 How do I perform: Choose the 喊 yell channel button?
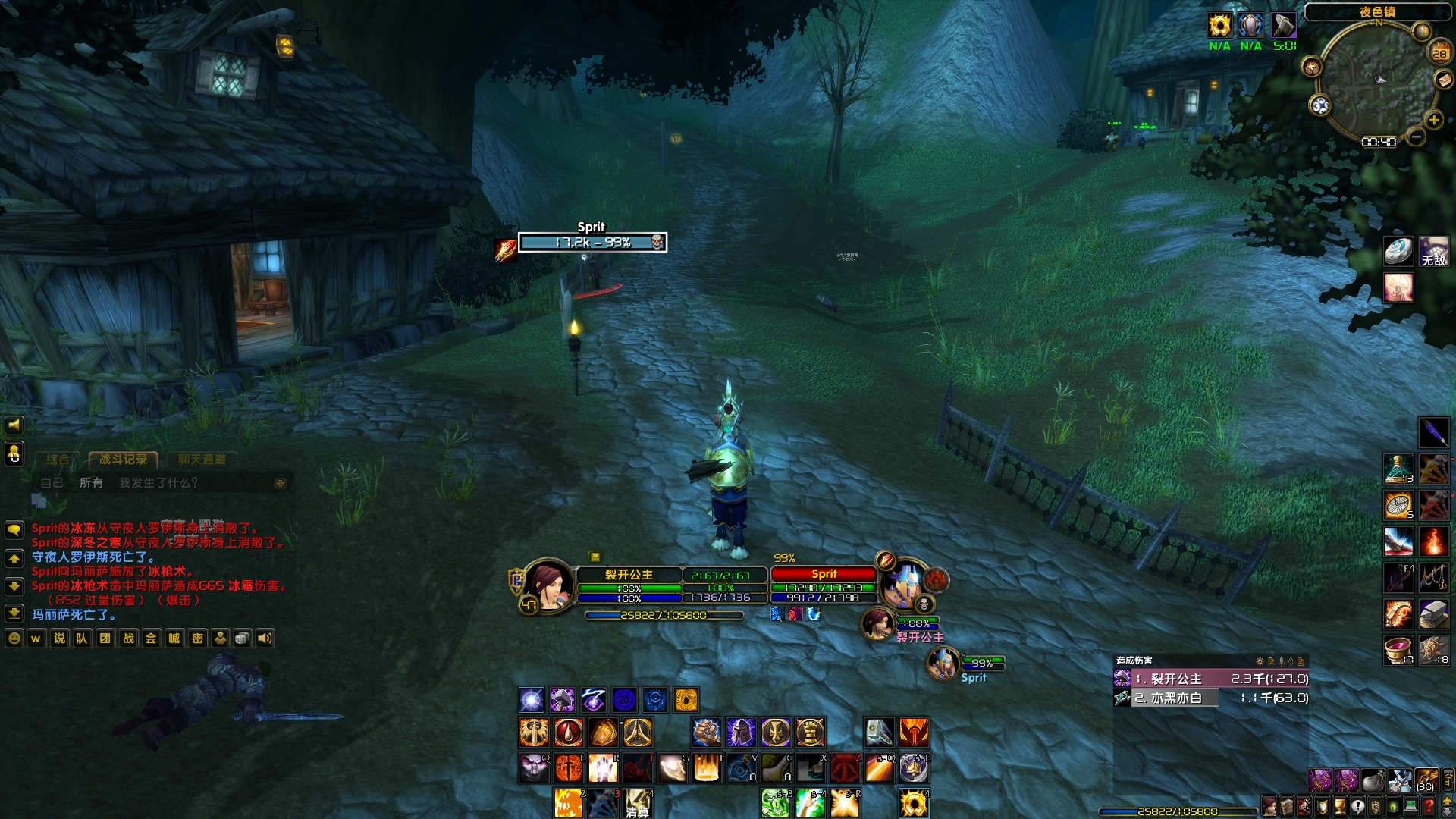174,639
